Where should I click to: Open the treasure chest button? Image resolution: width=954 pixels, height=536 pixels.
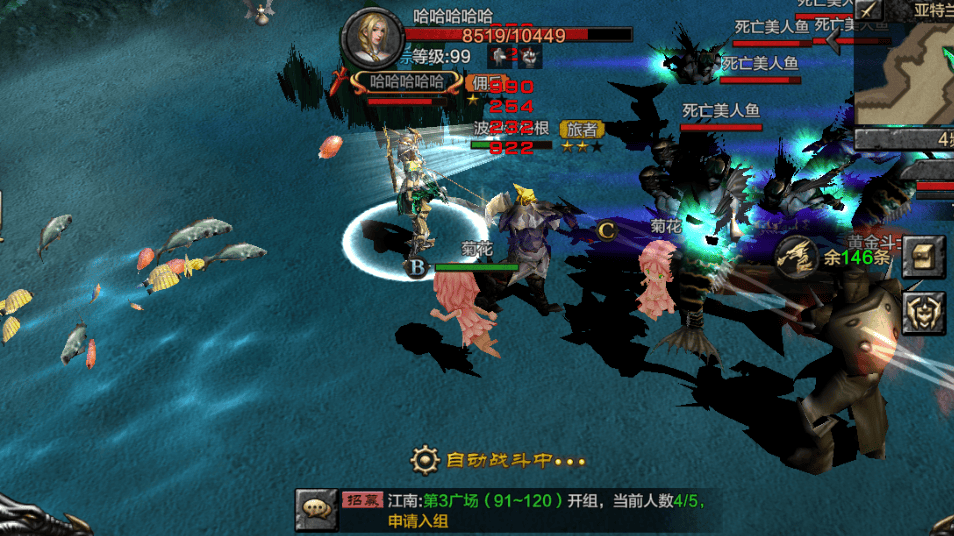click(924, 257)
